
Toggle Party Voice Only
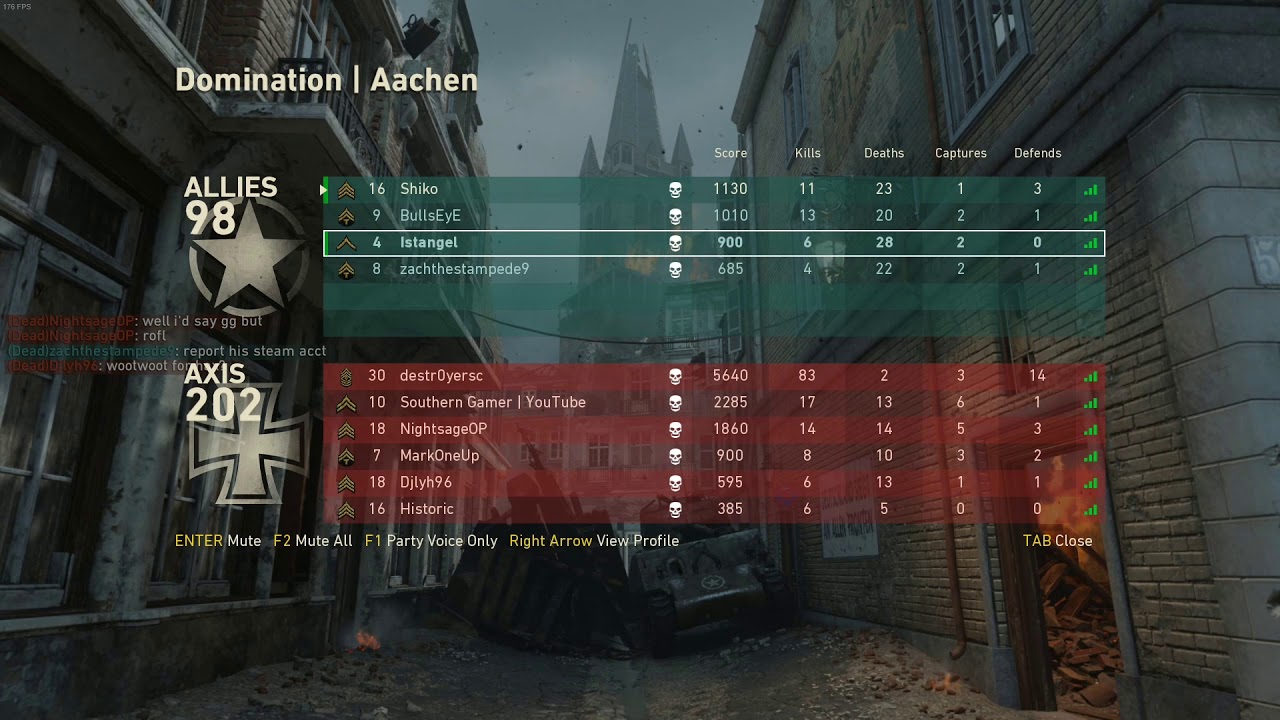[x=431, y=541]
